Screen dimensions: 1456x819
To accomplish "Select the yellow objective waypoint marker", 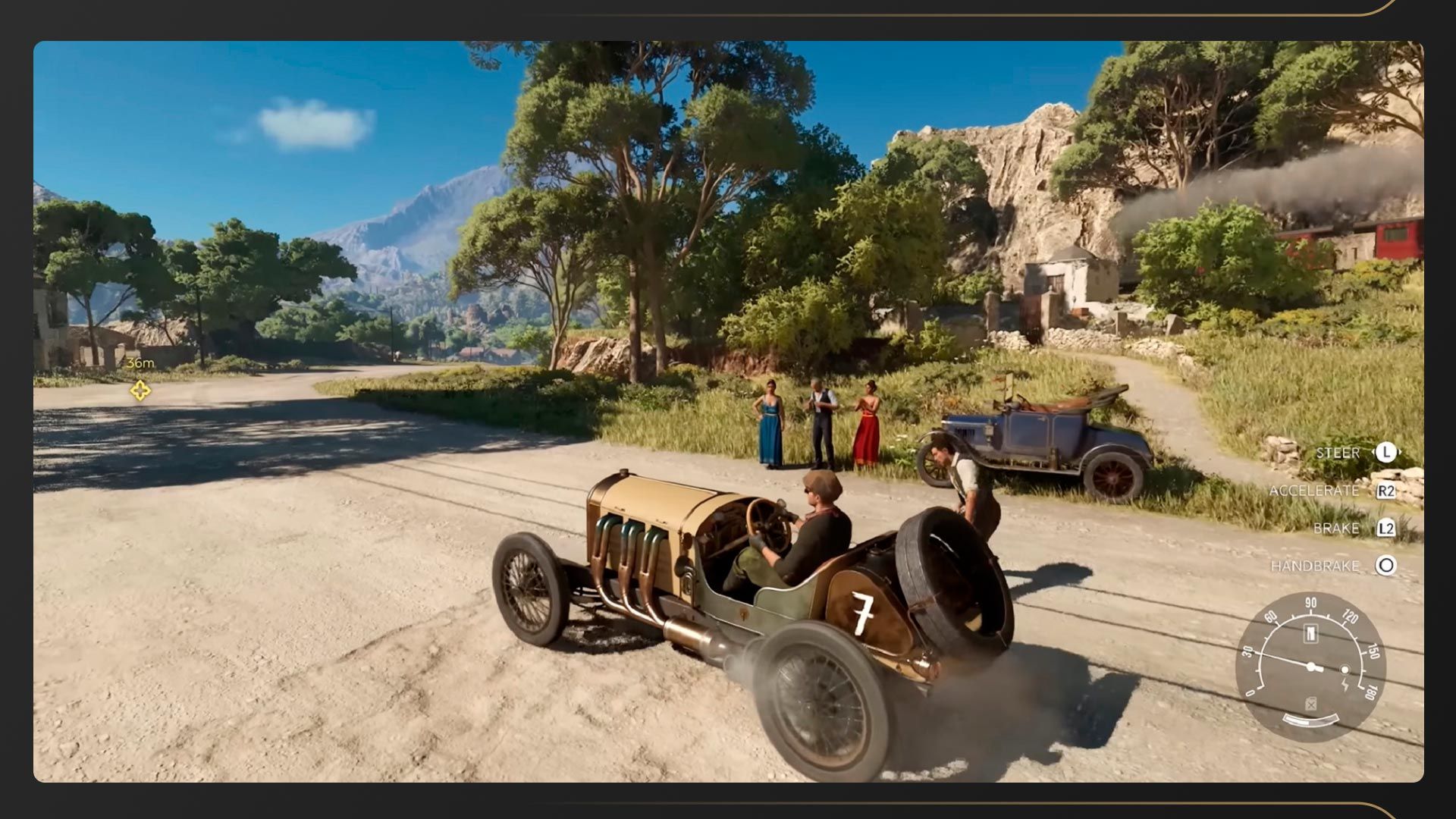I will point(140,391).
